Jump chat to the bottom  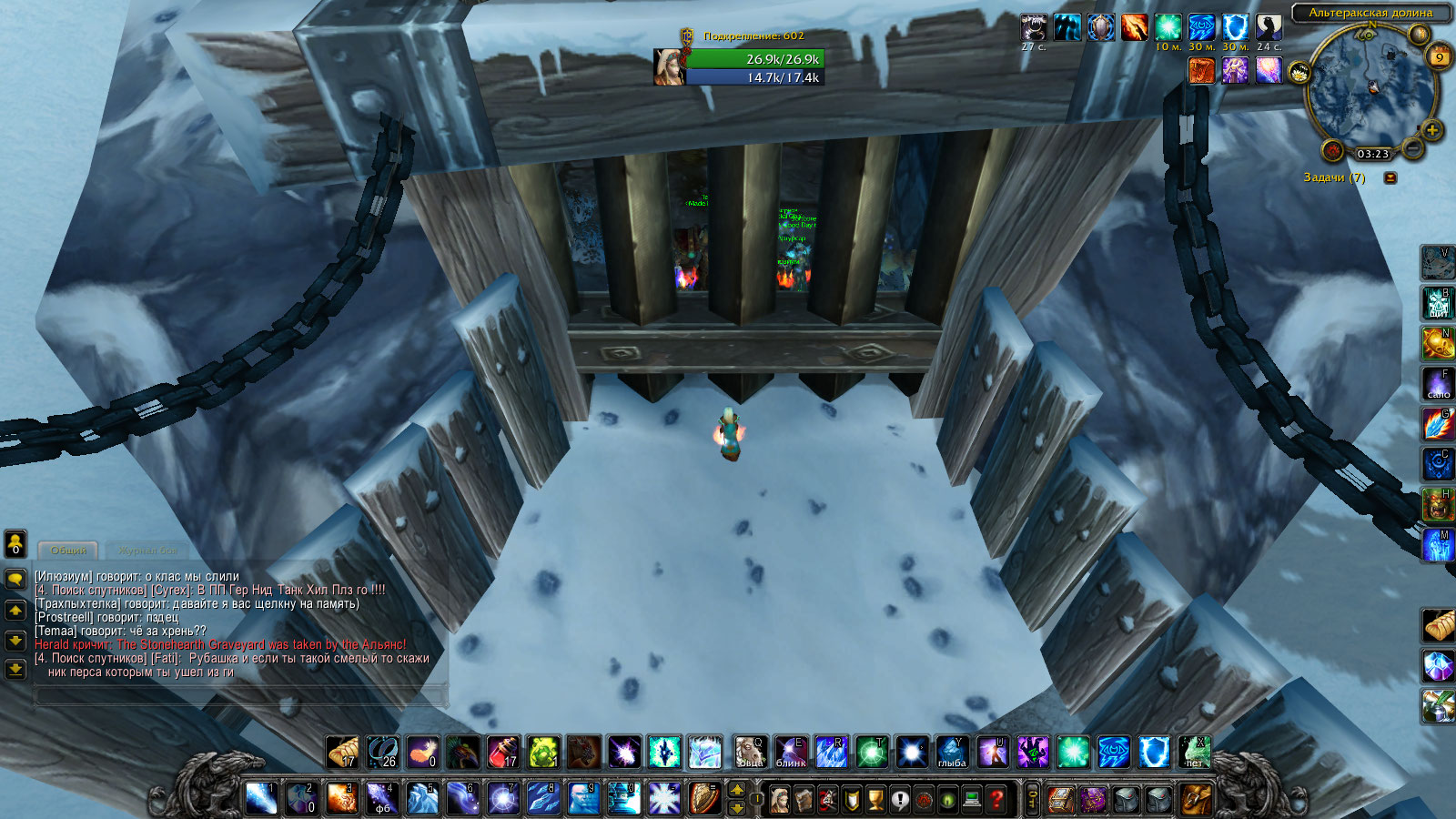15,670
